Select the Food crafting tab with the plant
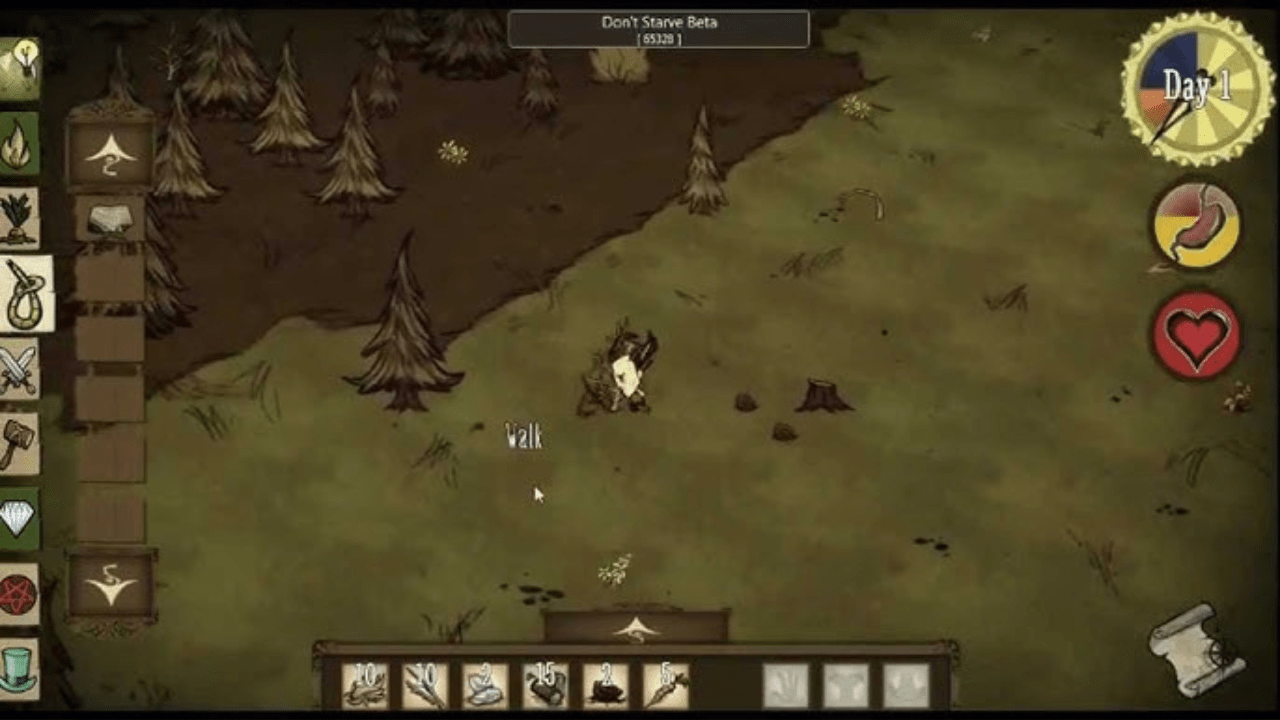The image size is (1280, 720). tap(18, 218)
